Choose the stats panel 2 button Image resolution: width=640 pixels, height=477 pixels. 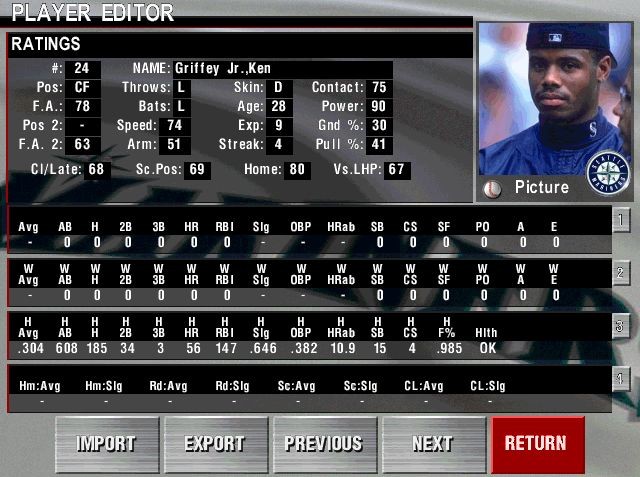point(620,272)
